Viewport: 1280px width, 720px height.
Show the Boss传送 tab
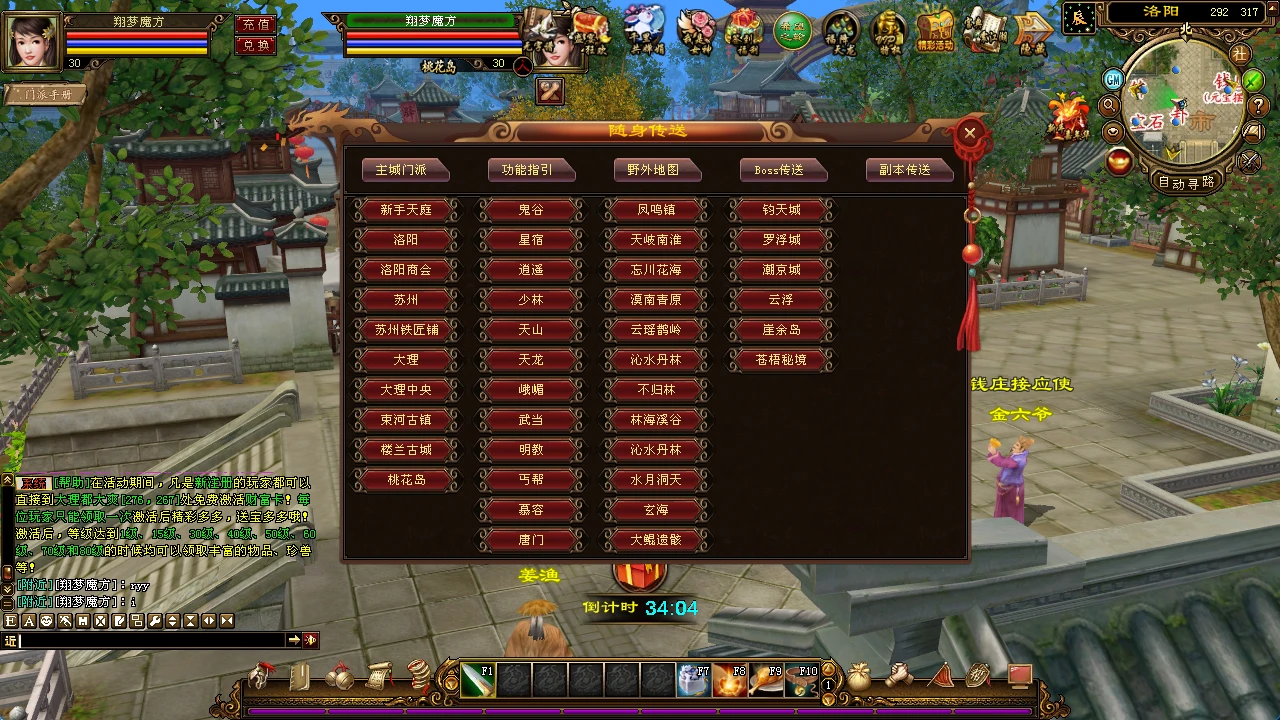click(783, 170)
